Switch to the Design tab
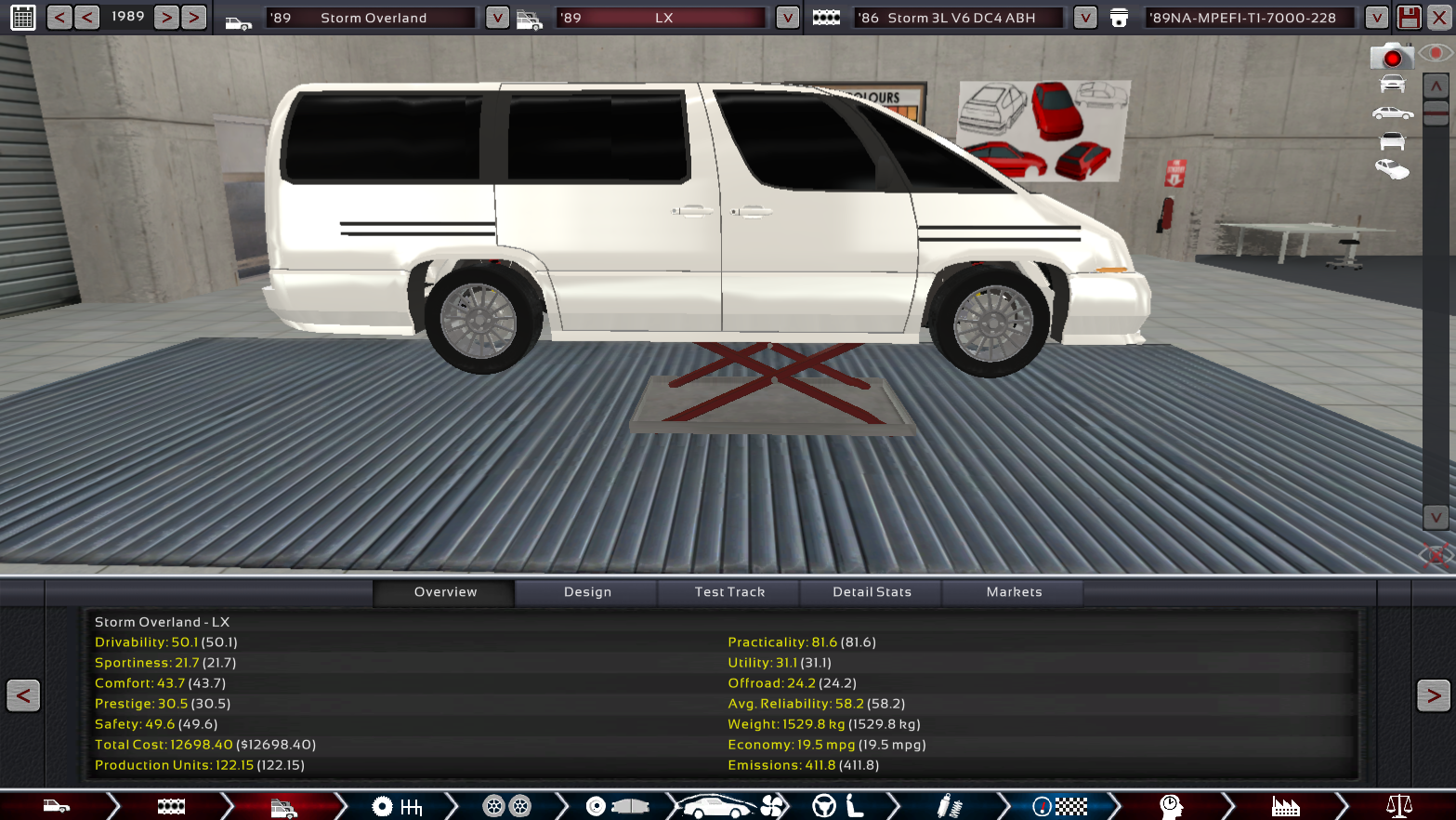The height and width of the screenshot is (820, 1456). pos(587,592)
